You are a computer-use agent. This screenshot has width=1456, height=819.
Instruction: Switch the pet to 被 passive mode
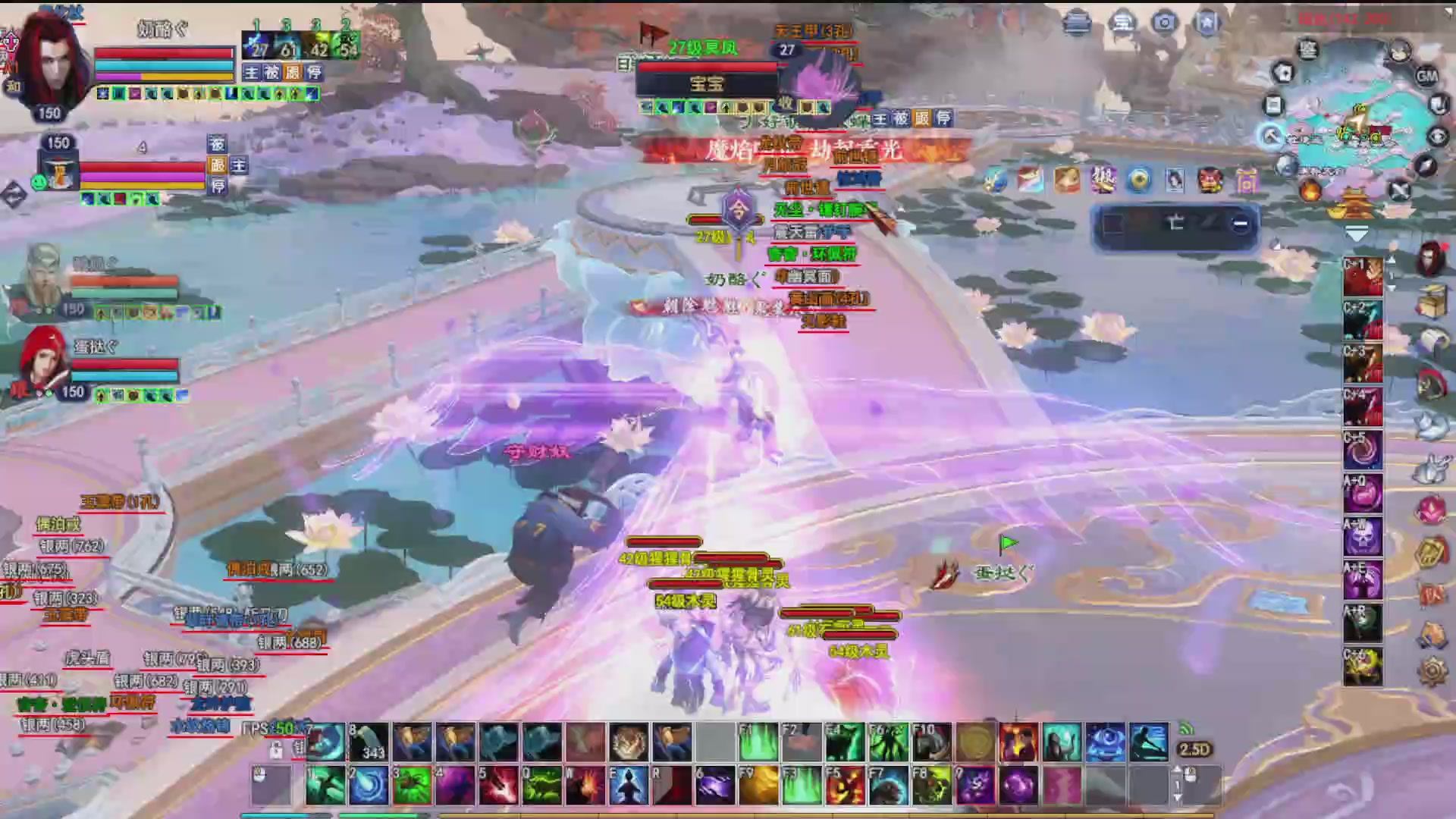[x=217, y=144]
